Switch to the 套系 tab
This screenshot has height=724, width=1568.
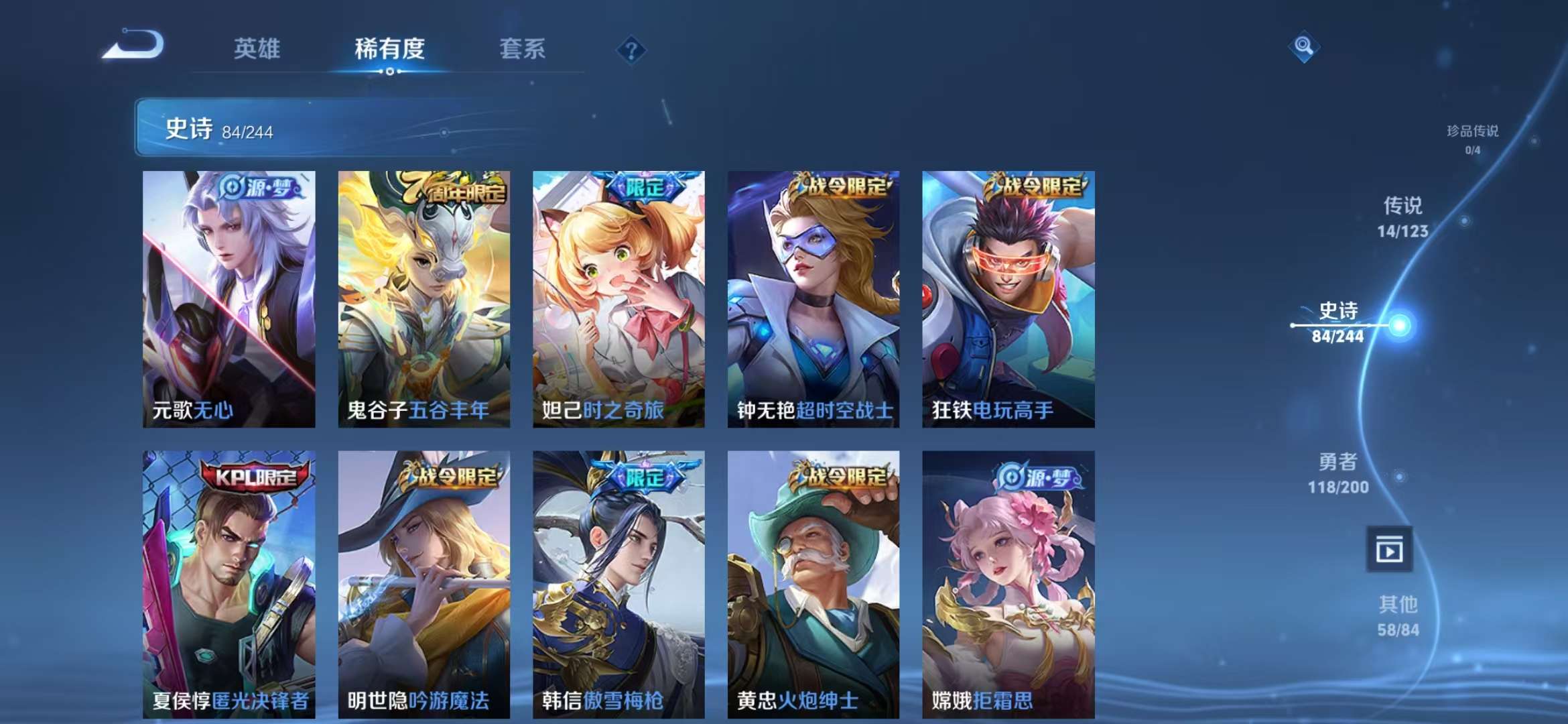pyautogui.click(x=522, y=50)
